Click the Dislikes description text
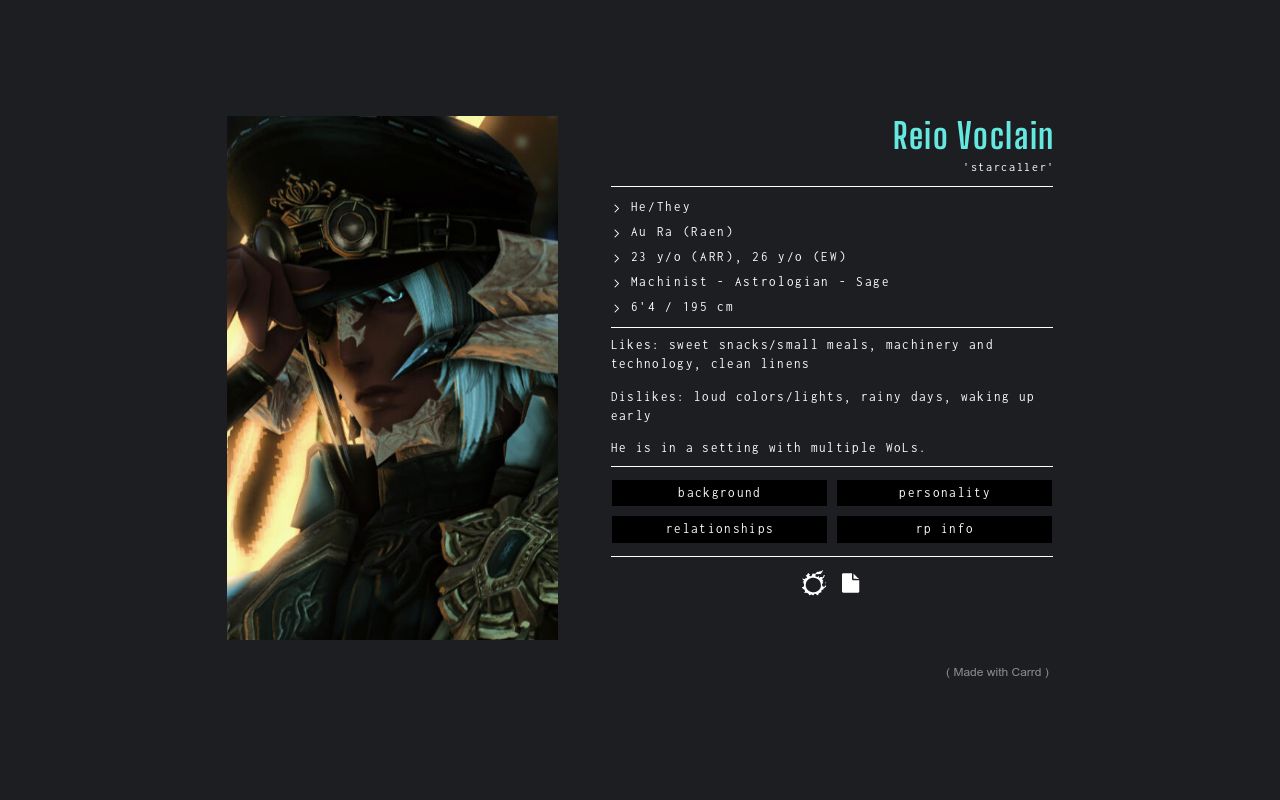This screenshot has height=800, width=1280. point(822,406)
